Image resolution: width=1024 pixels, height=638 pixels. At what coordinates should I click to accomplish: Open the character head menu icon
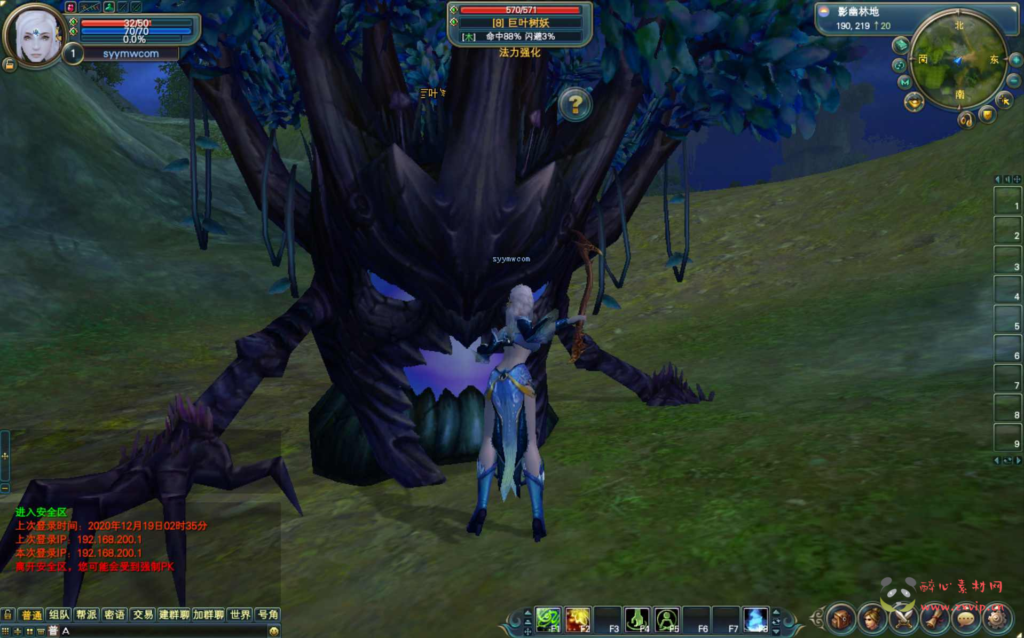pyautogui.click(x=873, y=619)
